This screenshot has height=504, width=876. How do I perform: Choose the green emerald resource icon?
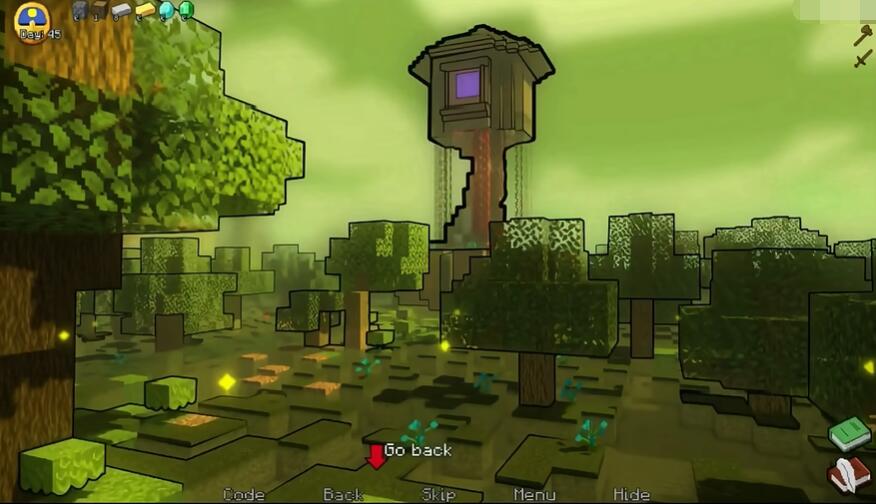pyautogui.click(x=185, y=11)
